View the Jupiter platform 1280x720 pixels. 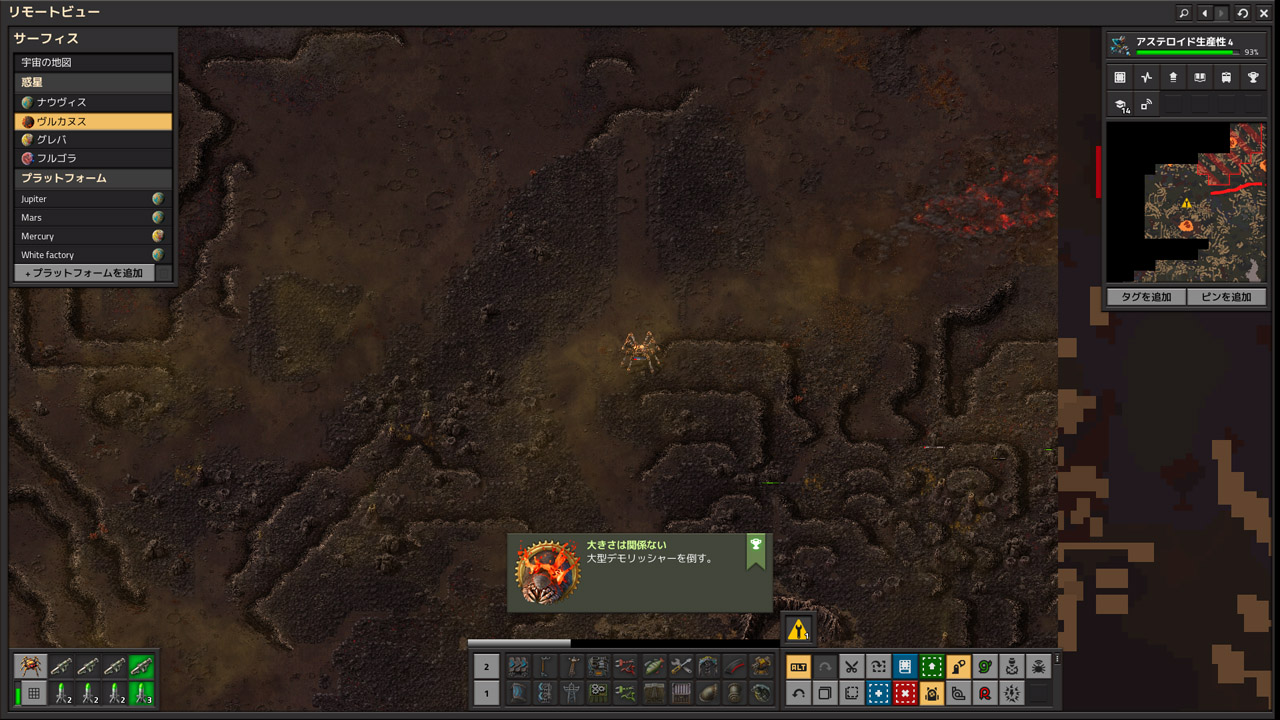point(88,199)
